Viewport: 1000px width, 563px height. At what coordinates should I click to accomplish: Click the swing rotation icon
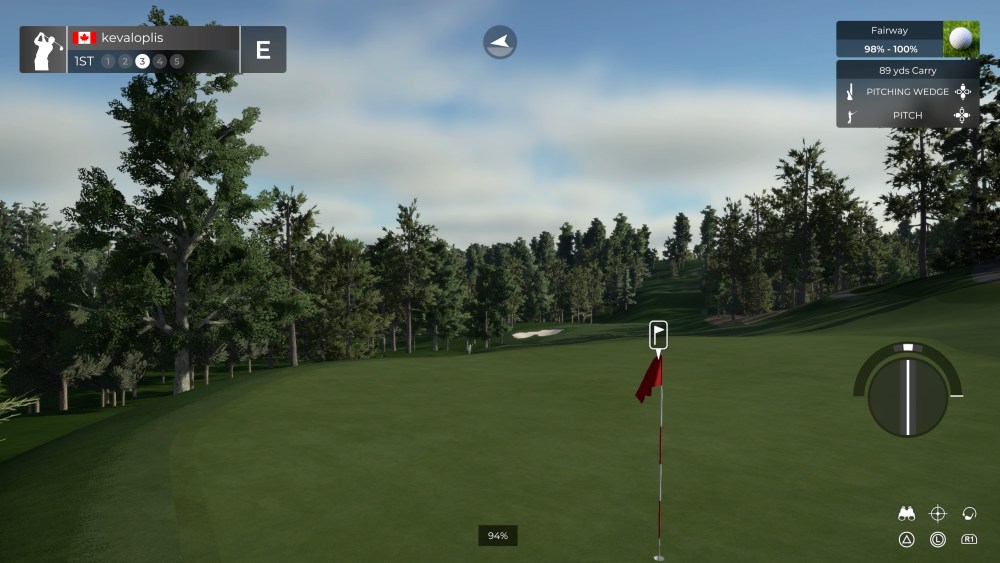[968, 514]
